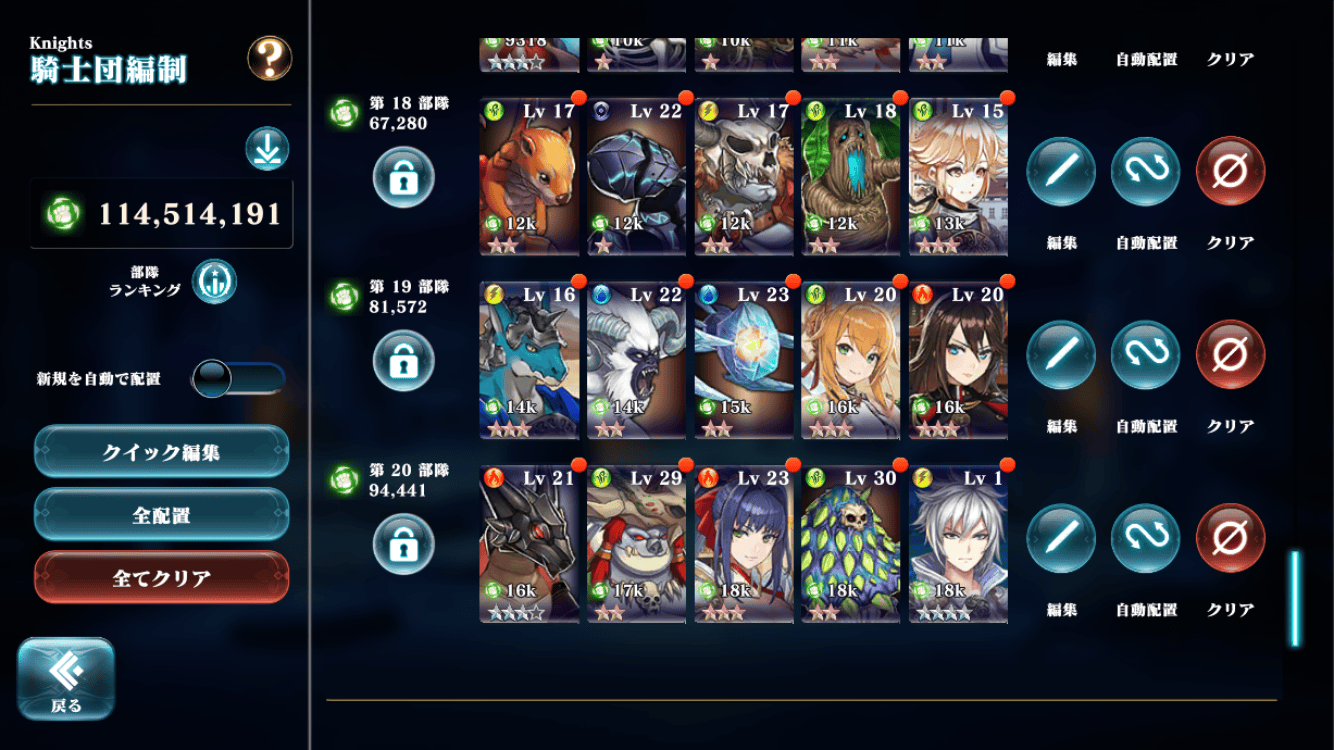
Task: Select the white horned beast card Lv 22
Action: pyautogui.click(x=636, y=360)
